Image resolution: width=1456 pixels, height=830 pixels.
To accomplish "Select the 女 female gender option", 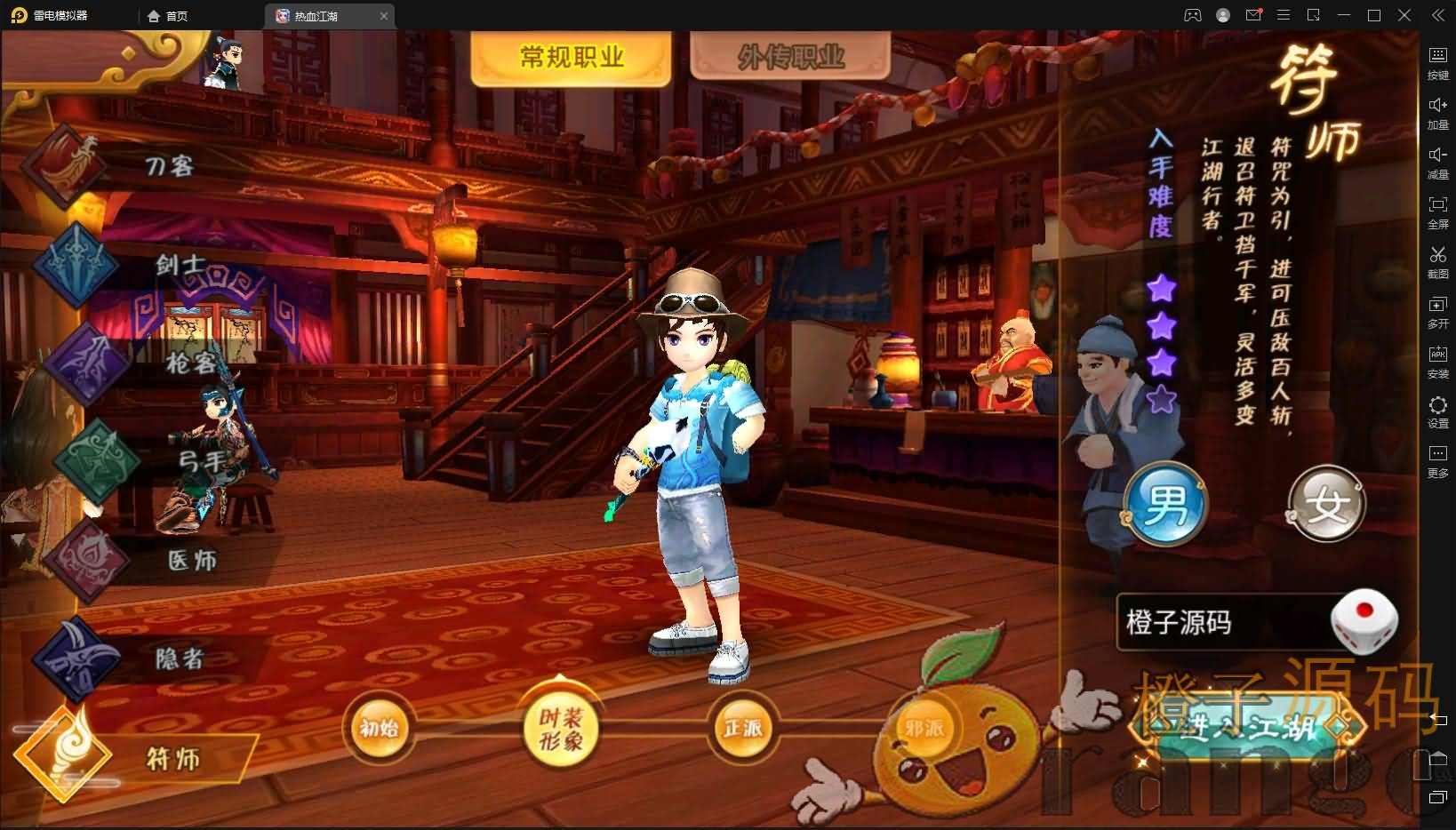I will tap(1325, 504).
